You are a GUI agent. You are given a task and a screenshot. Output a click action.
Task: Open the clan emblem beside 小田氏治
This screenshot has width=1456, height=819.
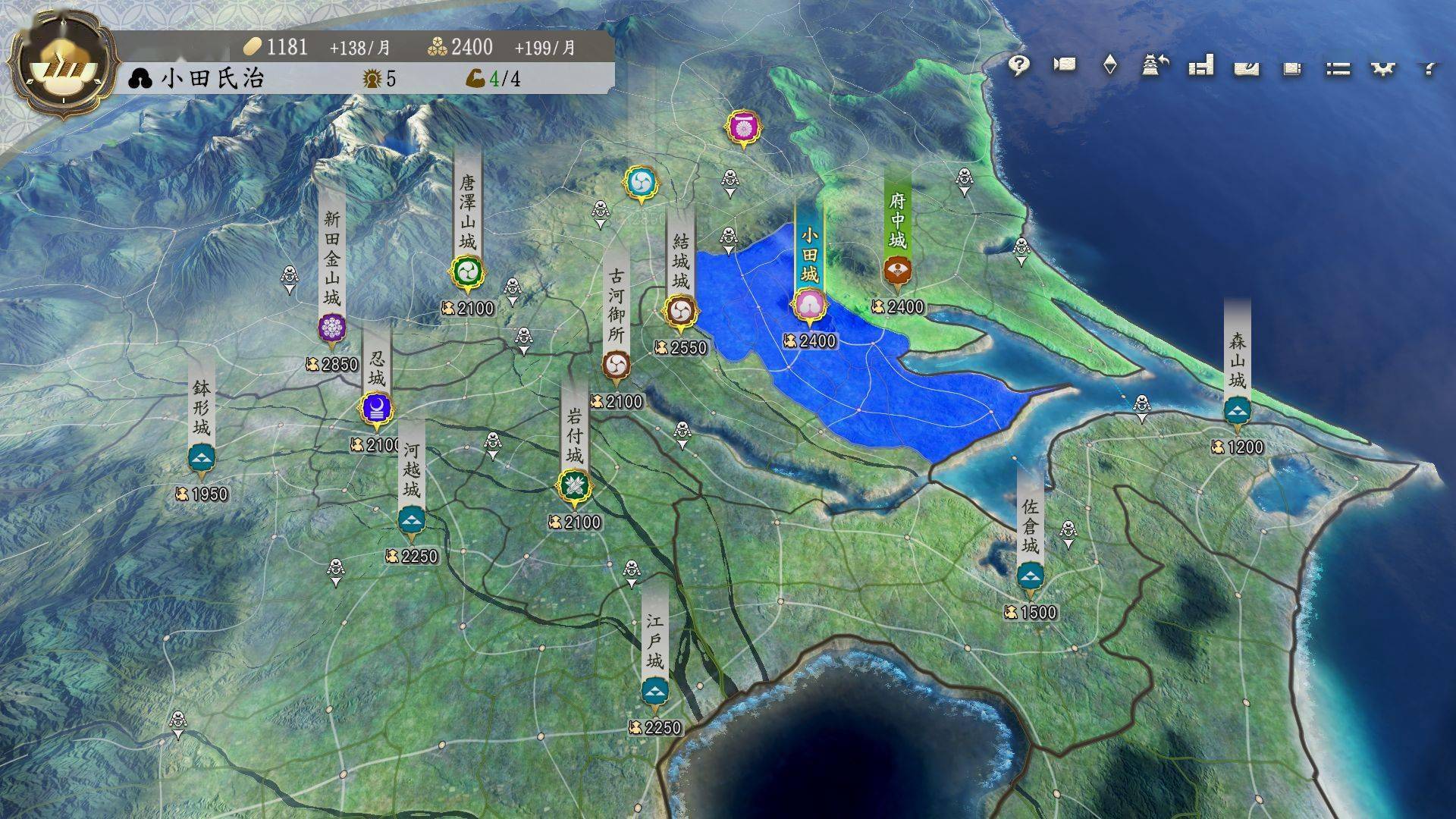(x=139, y=79)
